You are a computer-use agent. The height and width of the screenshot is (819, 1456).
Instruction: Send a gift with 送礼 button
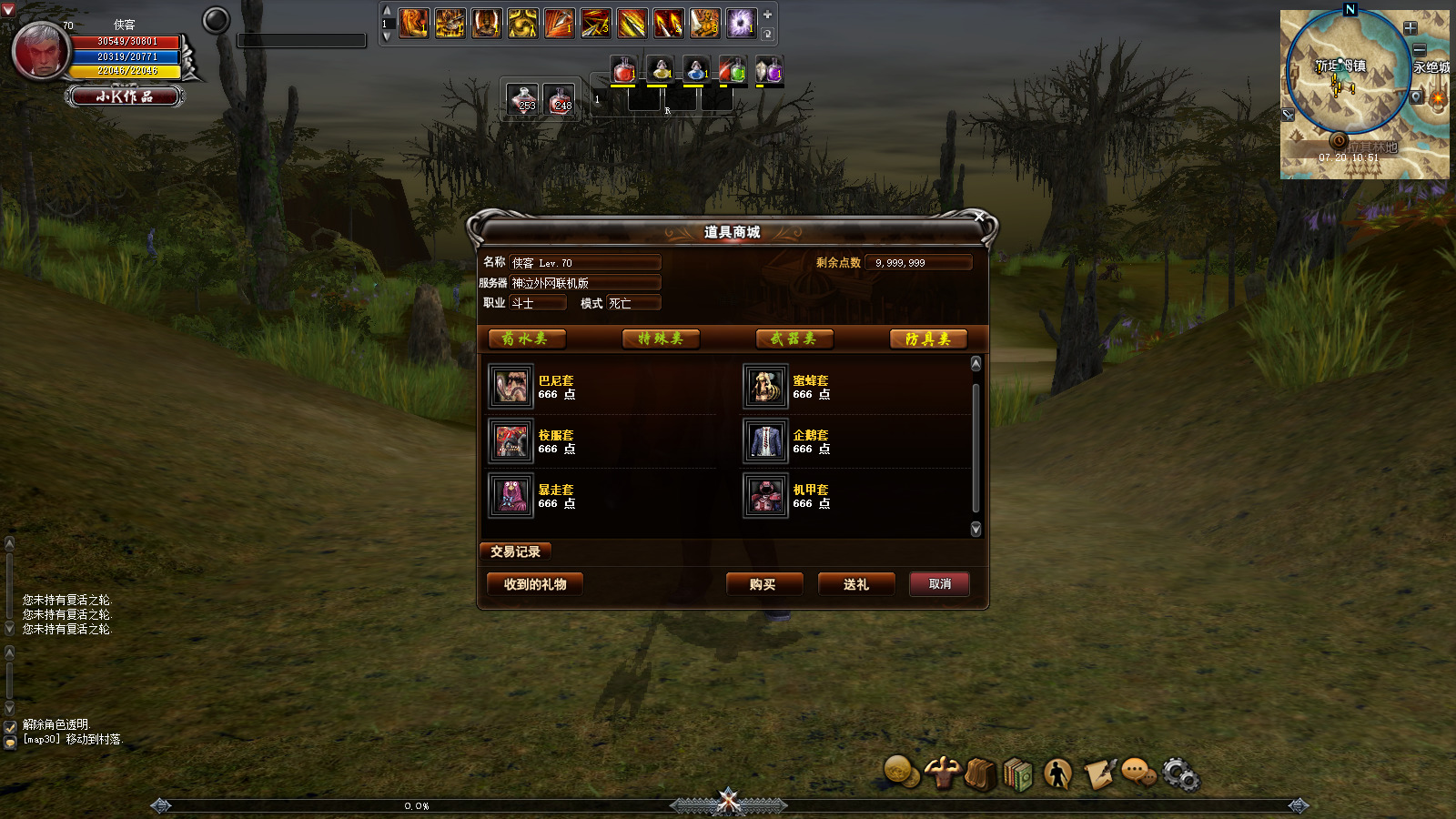pos(855,584)
